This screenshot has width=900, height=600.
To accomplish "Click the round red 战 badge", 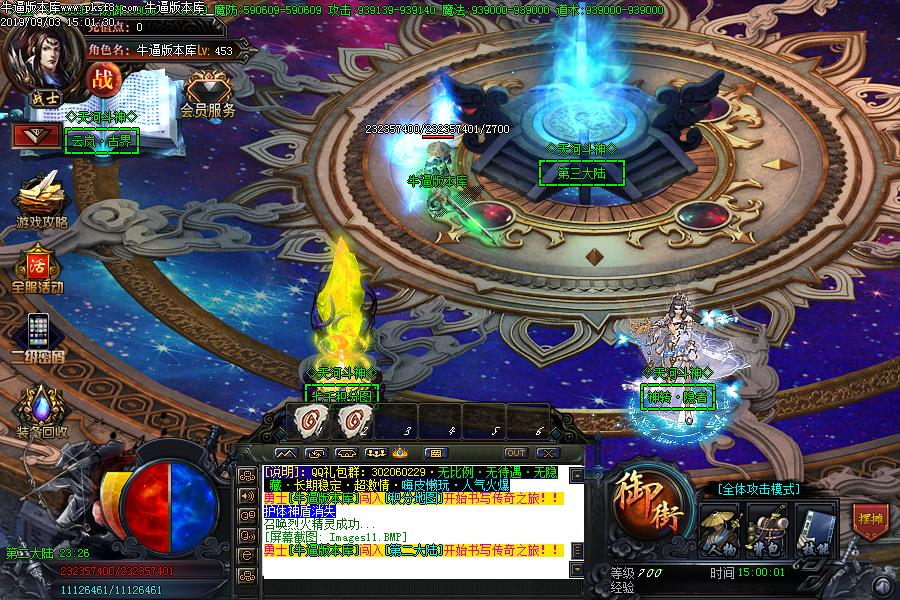I will pos(102,79).
